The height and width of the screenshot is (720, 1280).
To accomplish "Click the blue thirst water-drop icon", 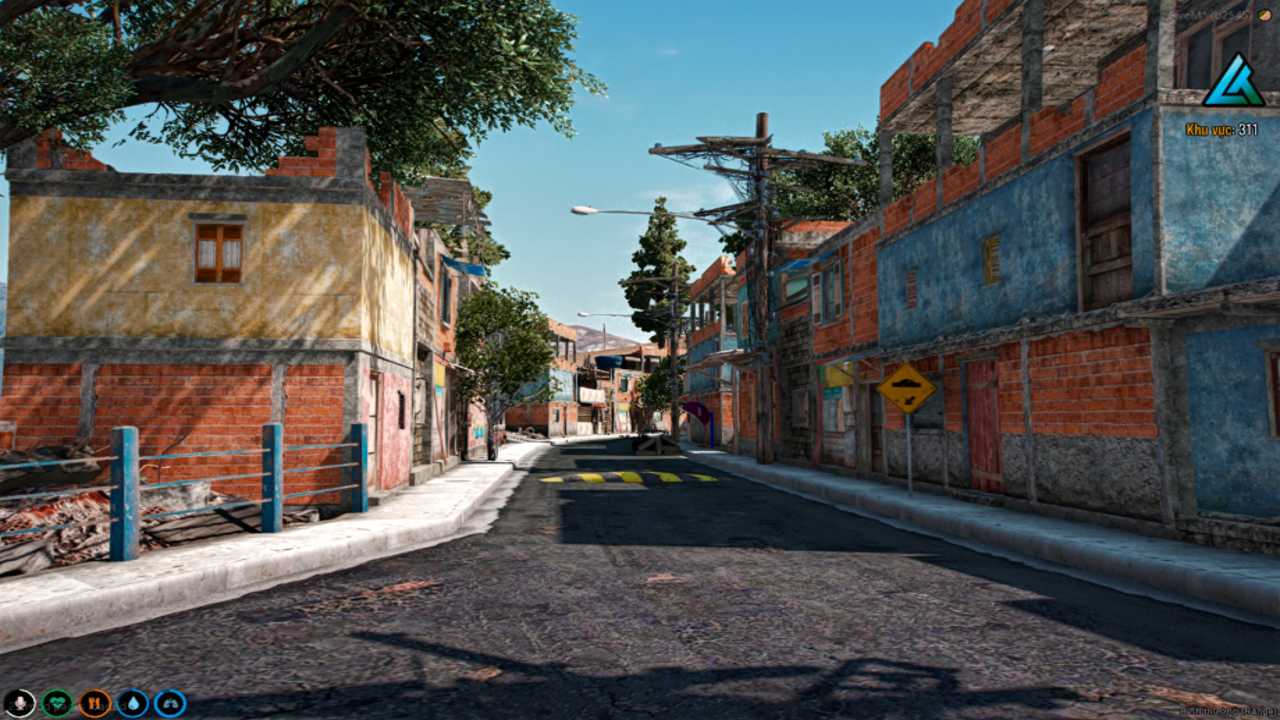I will click(134, 703).
